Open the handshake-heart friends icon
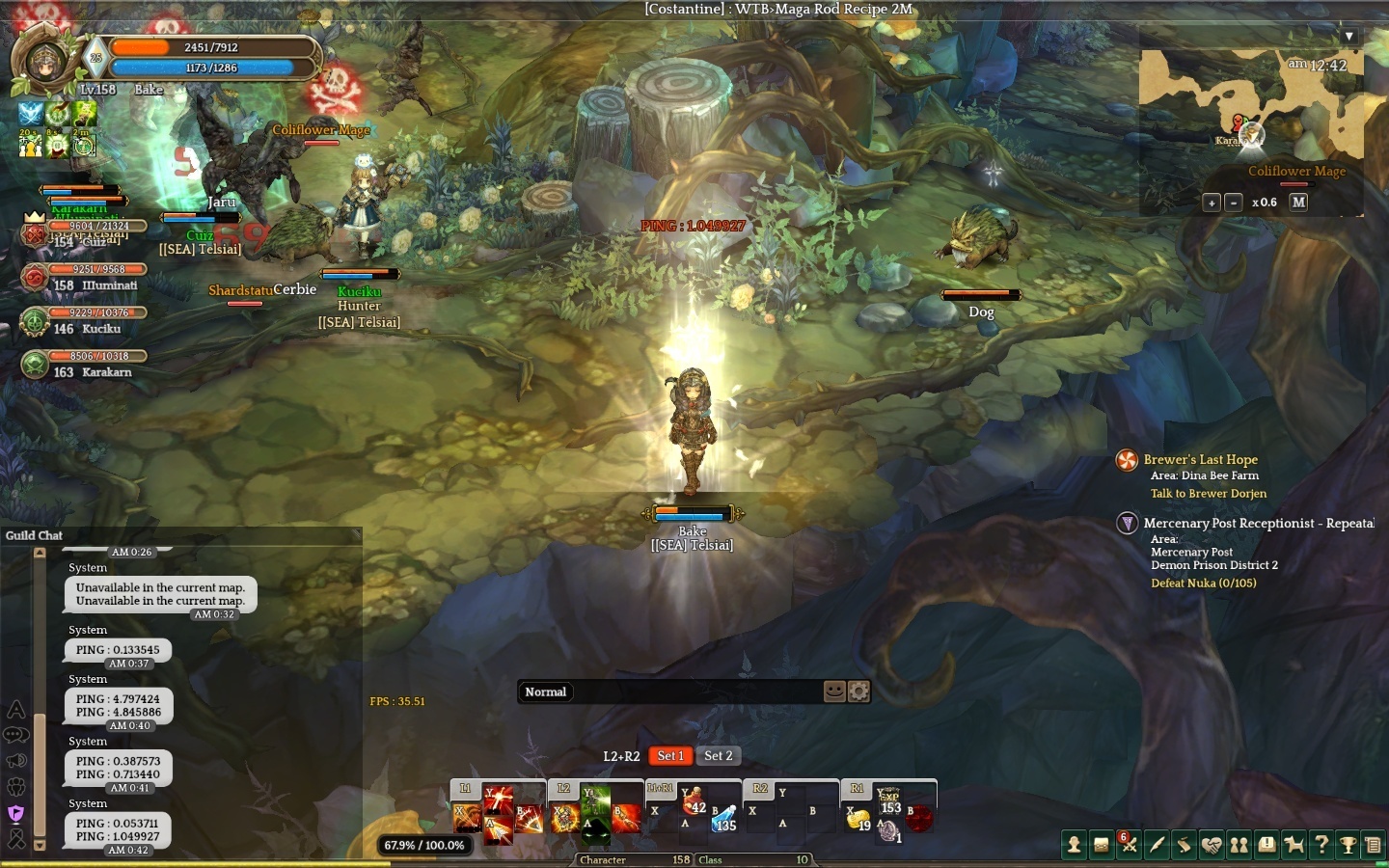 (x=1212, y=846)
